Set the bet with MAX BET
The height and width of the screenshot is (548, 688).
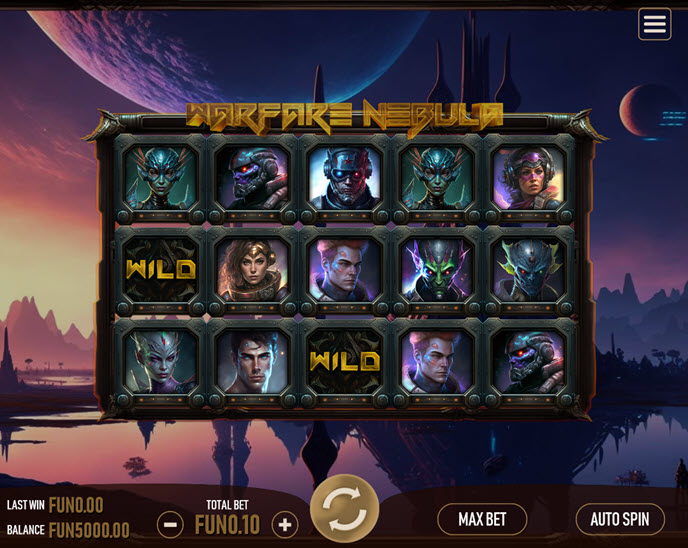coord(482,519)
